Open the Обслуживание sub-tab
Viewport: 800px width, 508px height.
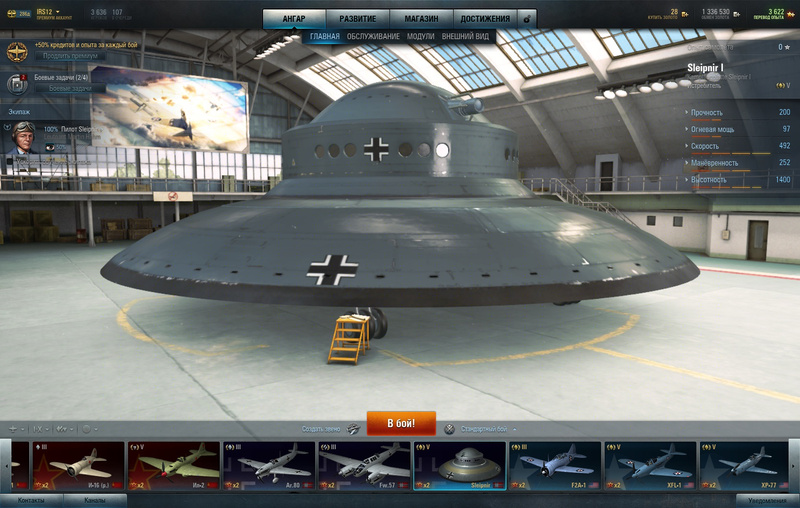click(373, 37)
